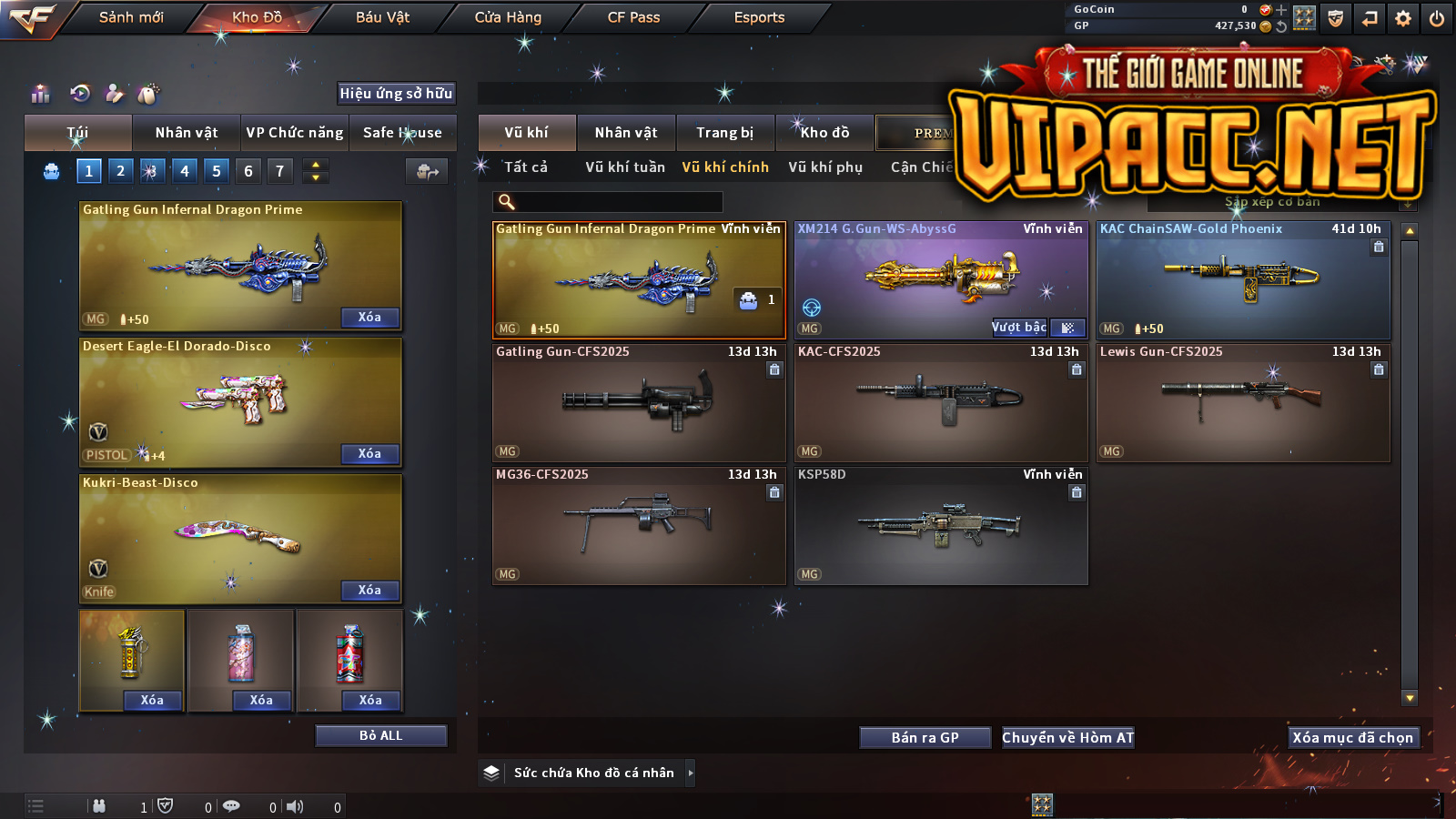
Task: Open the Esports section
Action: click(759, 17)
